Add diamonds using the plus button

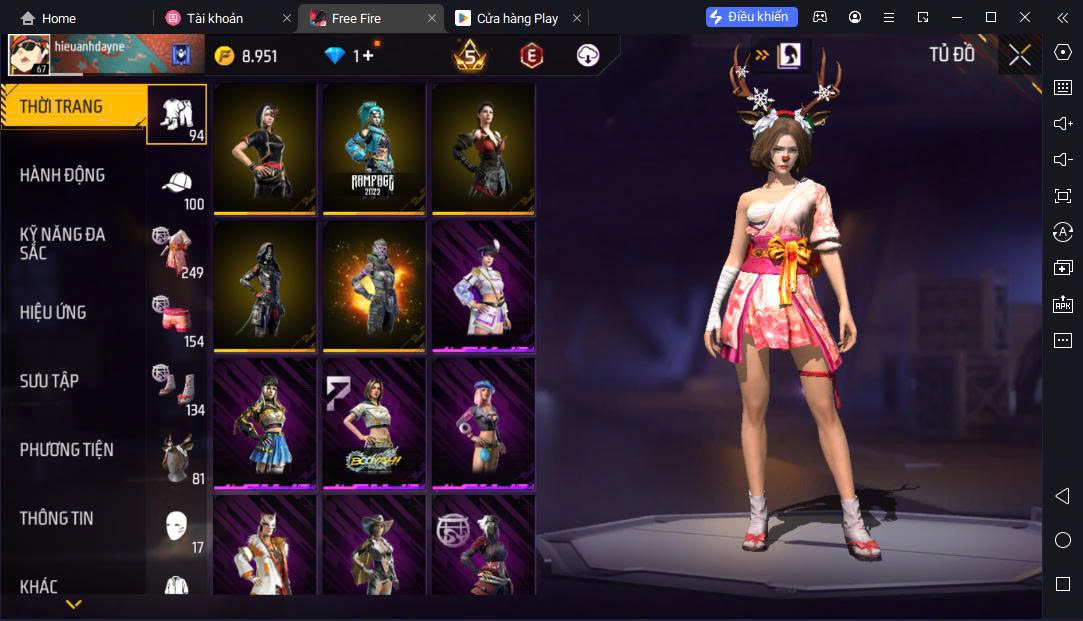(367, 56)
